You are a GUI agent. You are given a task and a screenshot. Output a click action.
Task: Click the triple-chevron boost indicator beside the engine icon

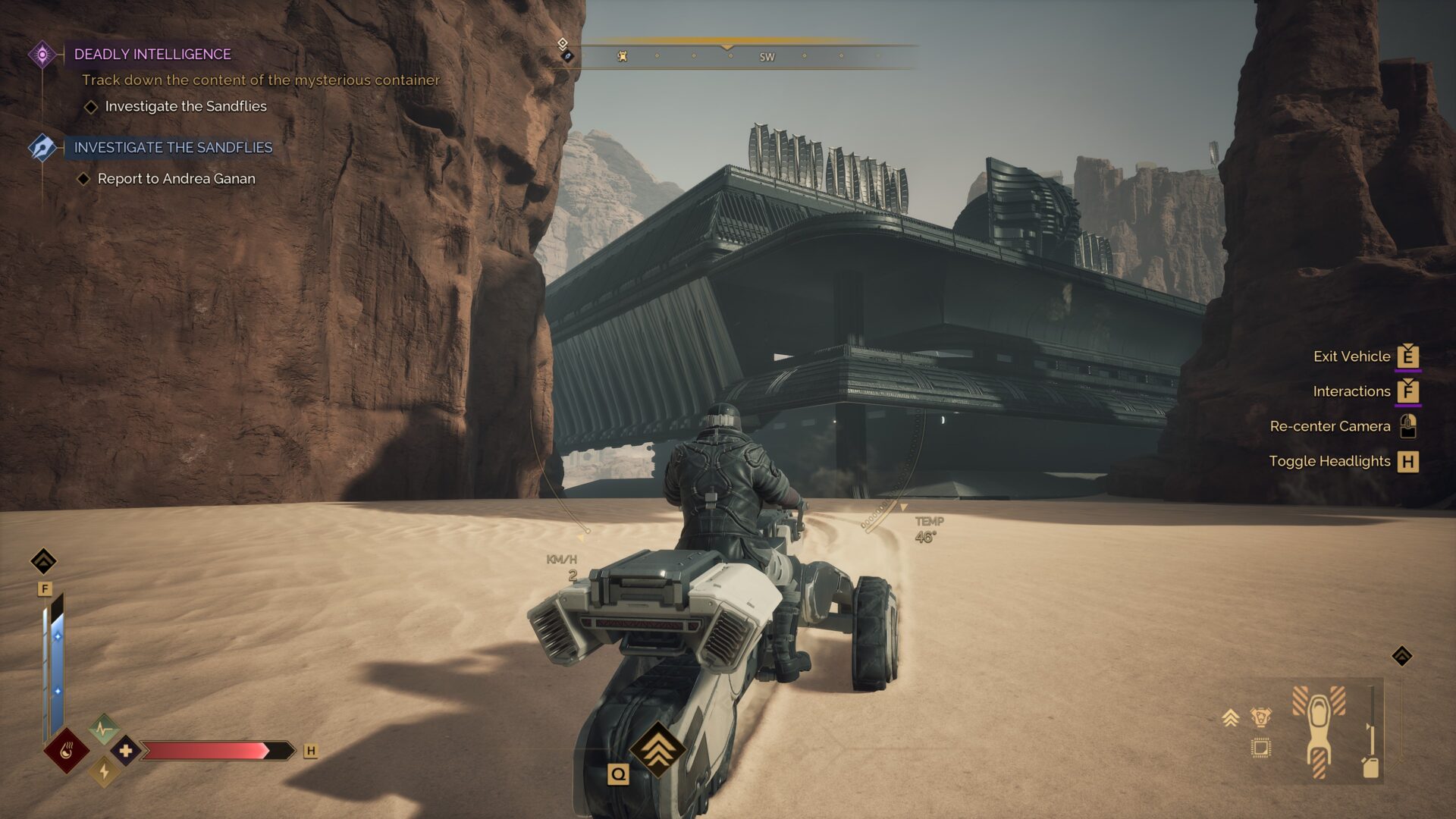coord(1230,717)
